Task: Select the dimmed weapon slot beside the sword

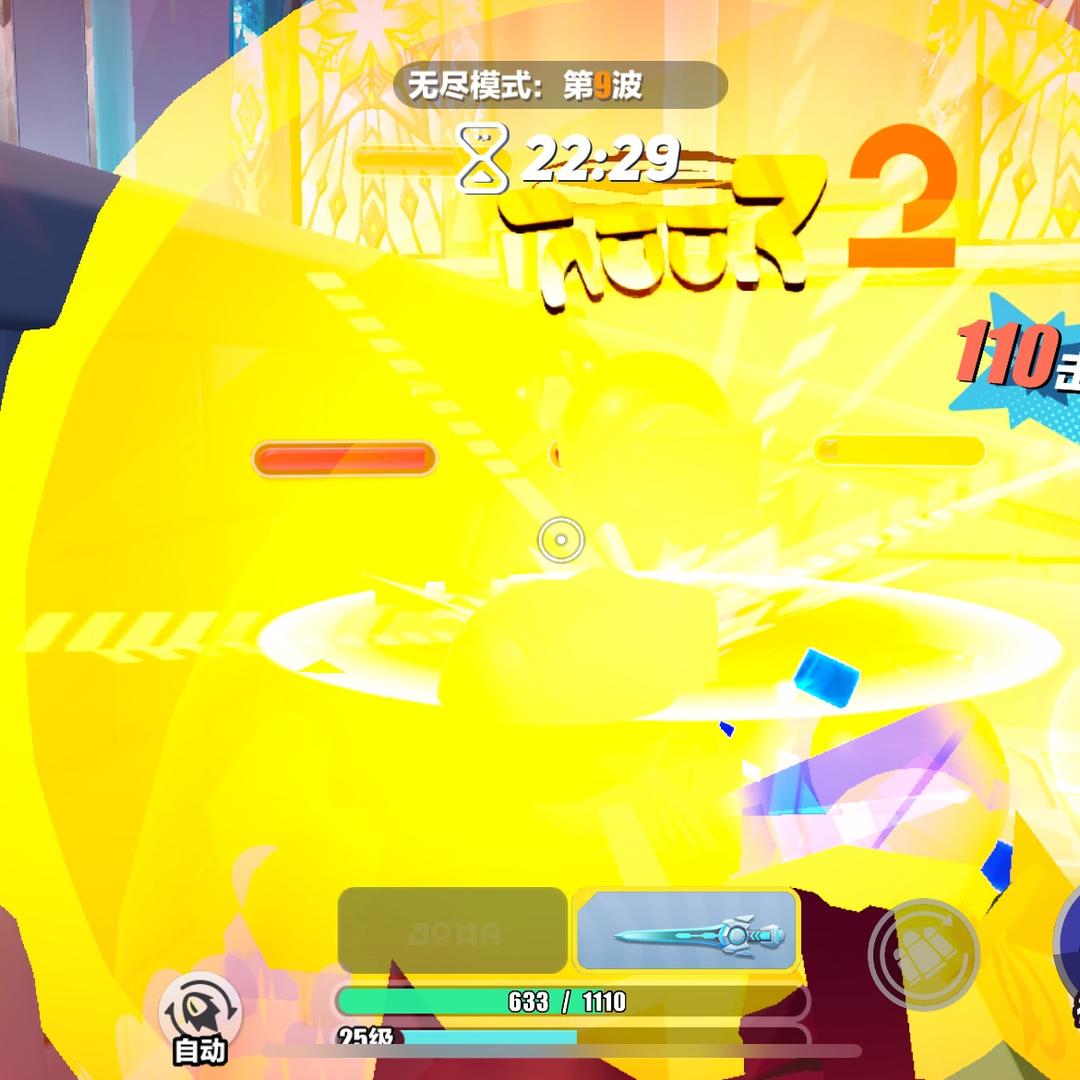Action: (453, 931)
